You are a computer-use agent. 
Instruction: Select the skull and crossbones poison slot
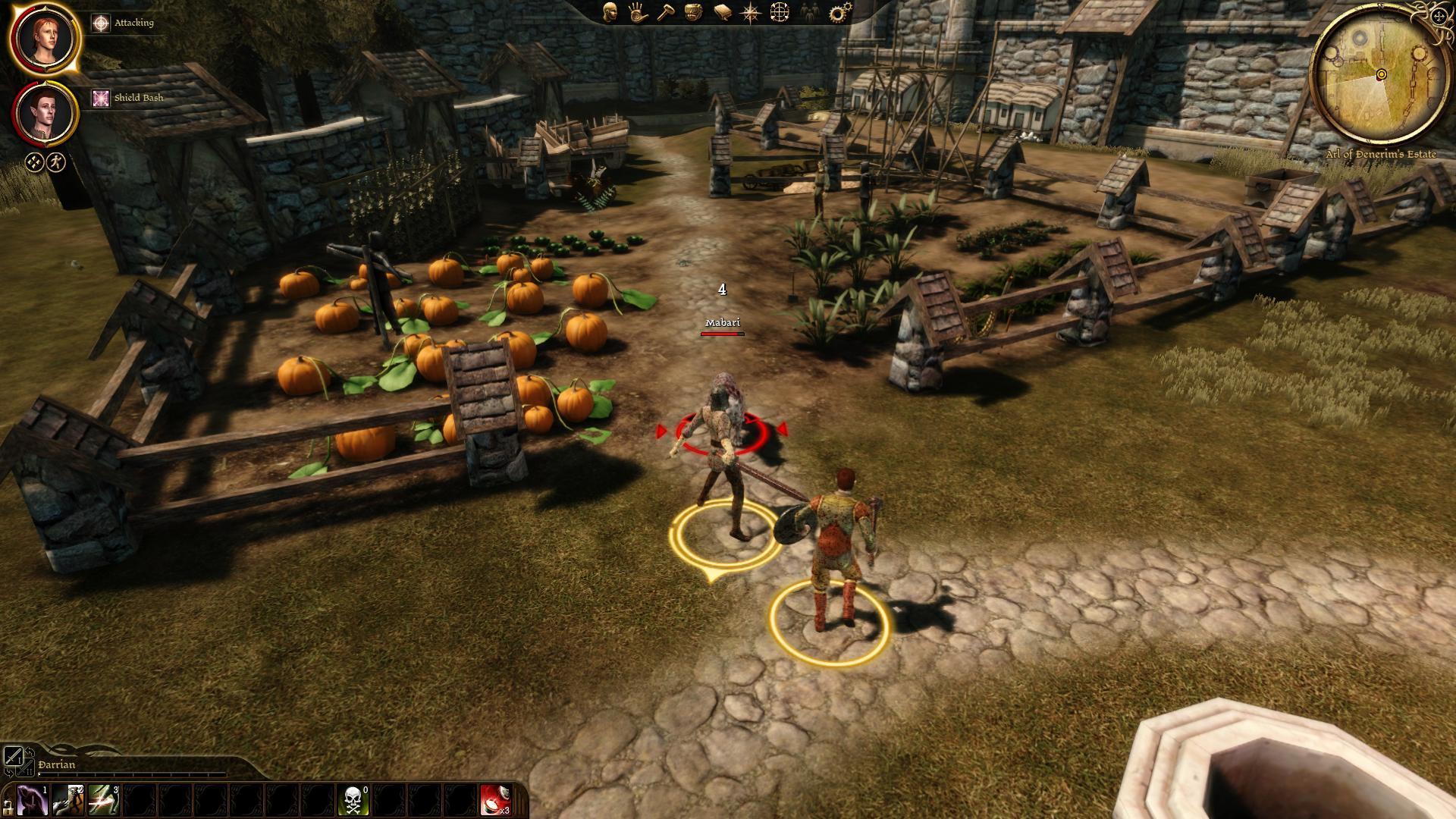353,801
